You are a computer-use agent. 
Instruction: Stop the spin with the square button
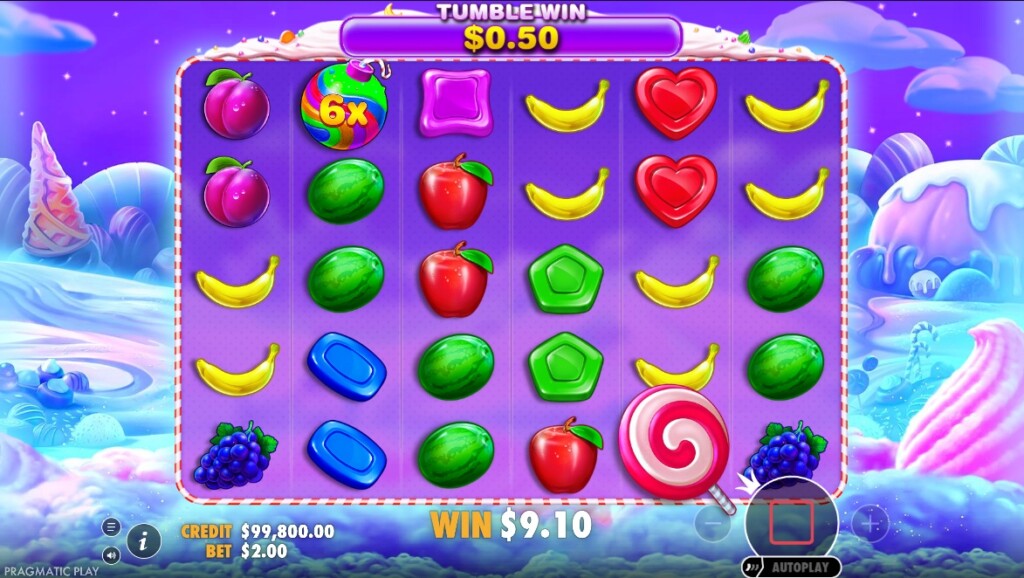pos(792,522)
